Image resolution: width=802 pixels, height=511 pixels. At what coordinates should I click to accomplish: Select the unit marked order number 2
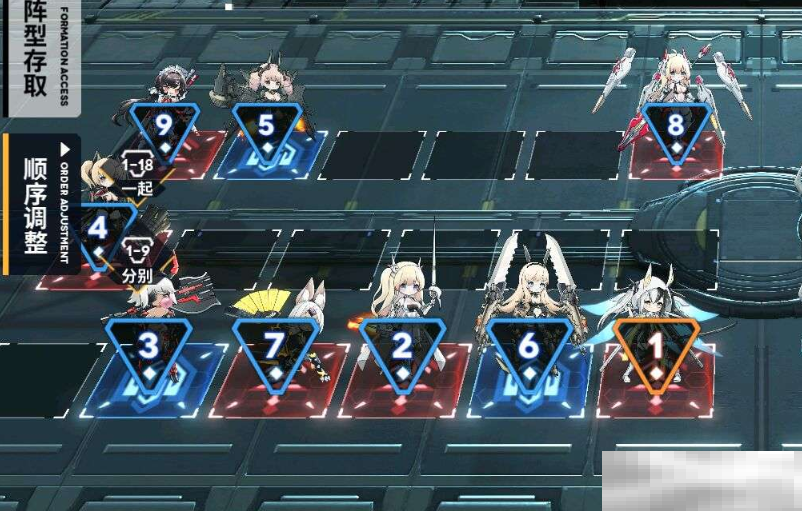click(x=402, y=350)
